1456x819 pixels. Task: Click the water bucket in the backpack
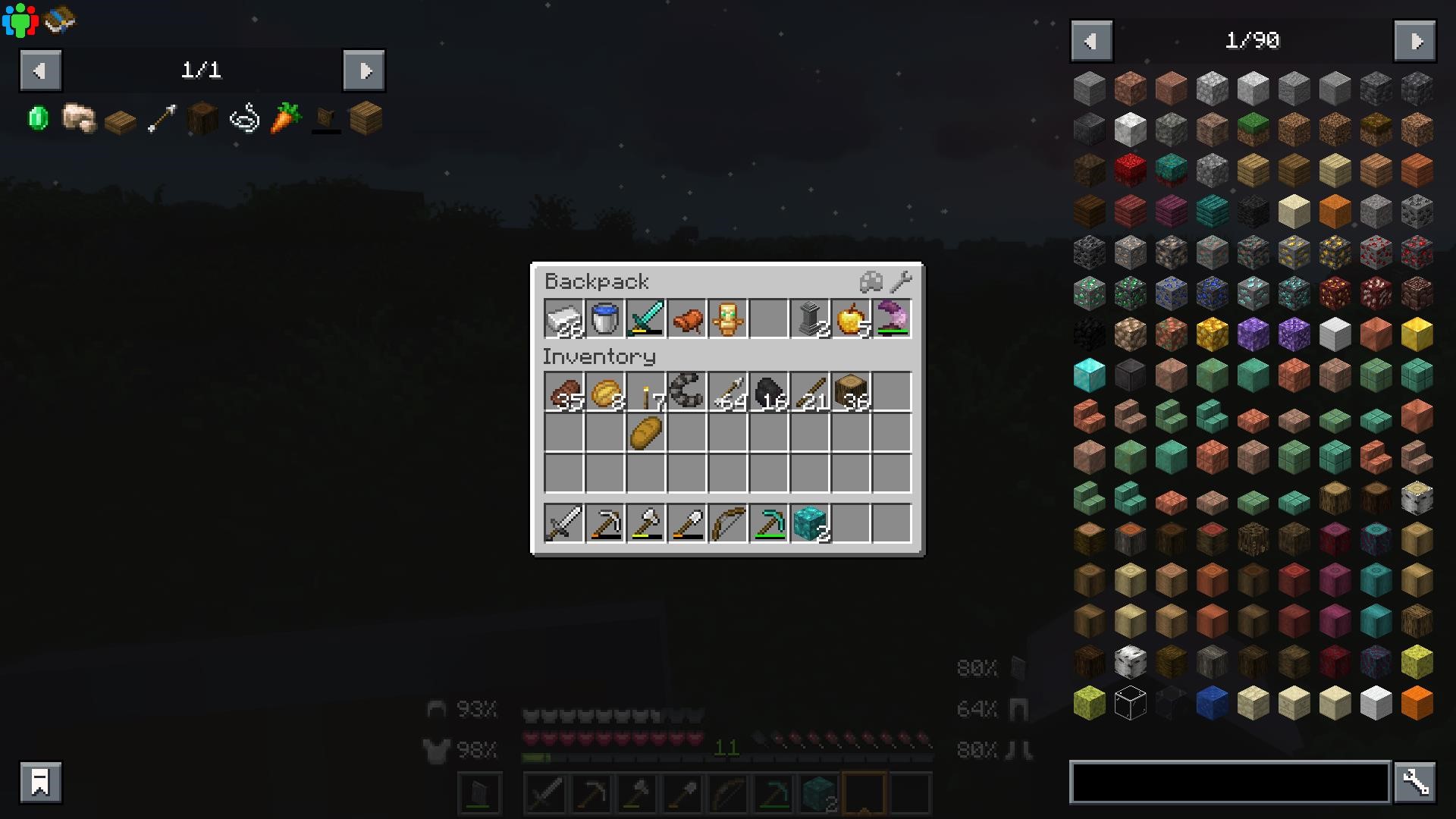[x=604, y=318]
